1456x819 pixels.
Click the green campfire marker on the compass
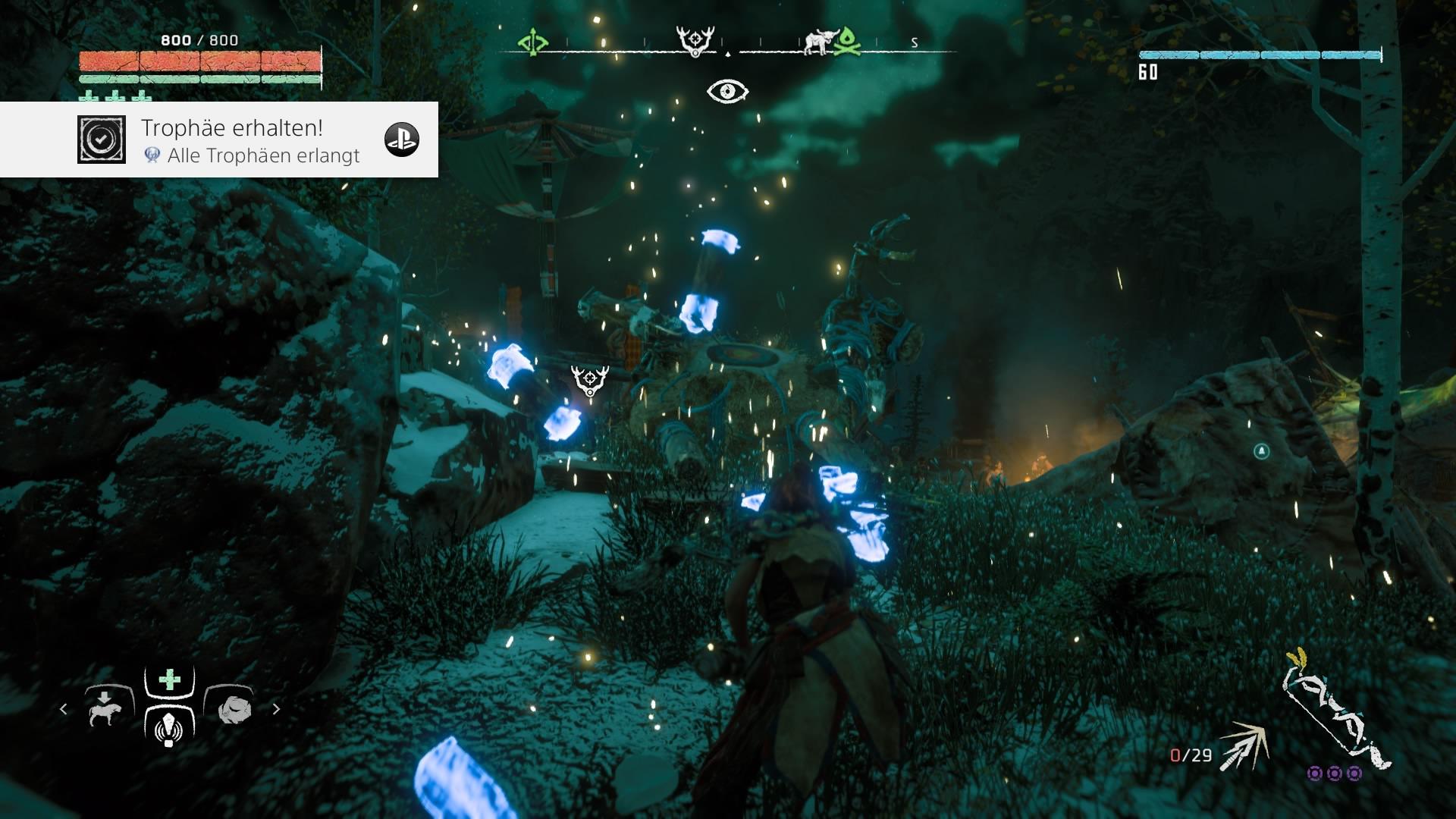tap(848, 42)
